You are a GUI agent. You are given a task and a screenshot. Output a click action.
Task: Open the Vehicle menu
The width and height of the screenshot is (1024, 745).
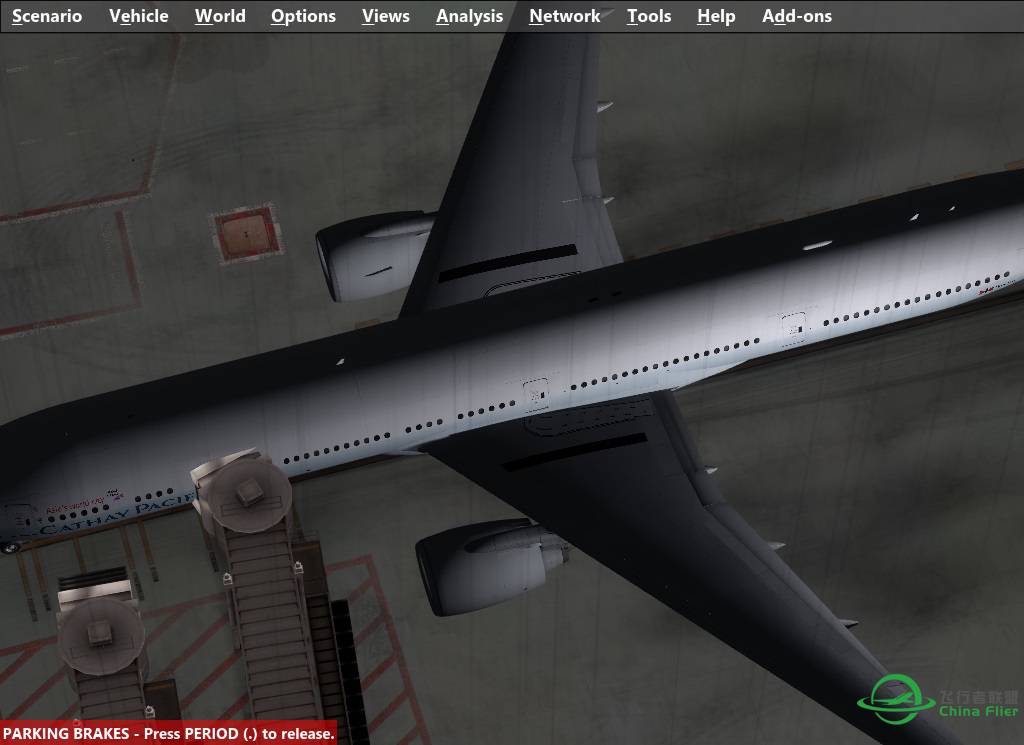[139, 16]
